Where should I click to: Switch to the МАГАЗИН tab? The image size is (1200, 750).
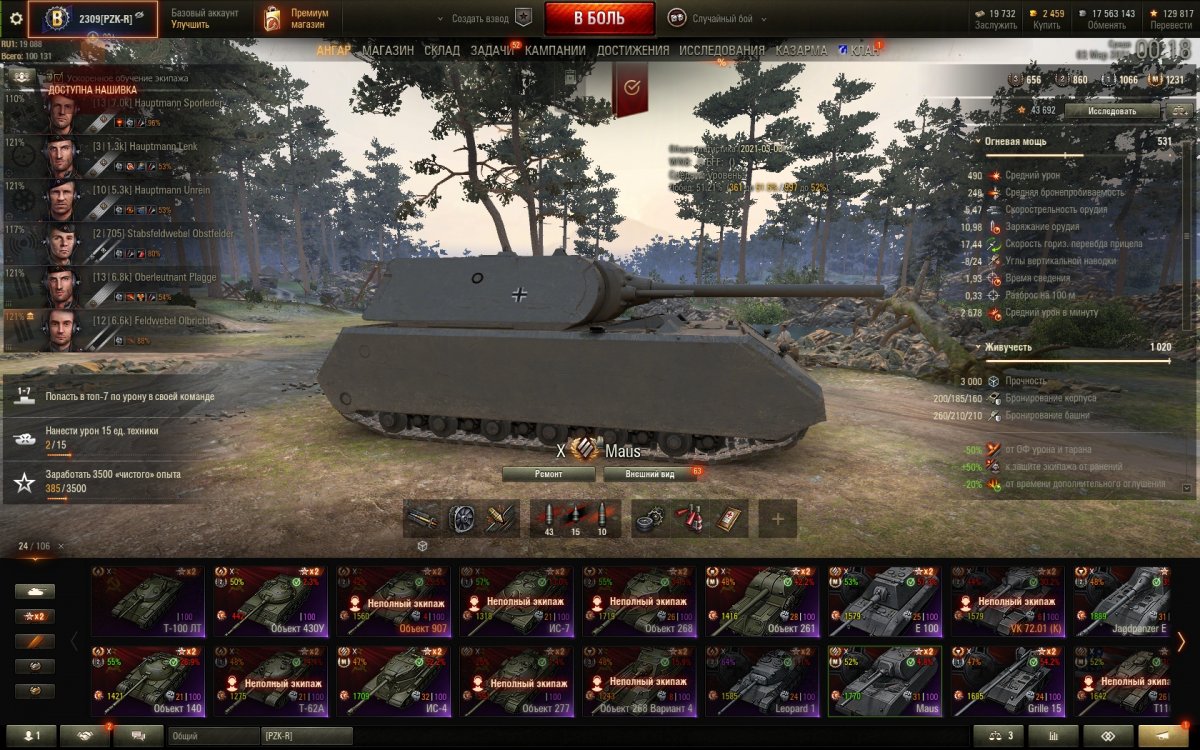point(388,50)
